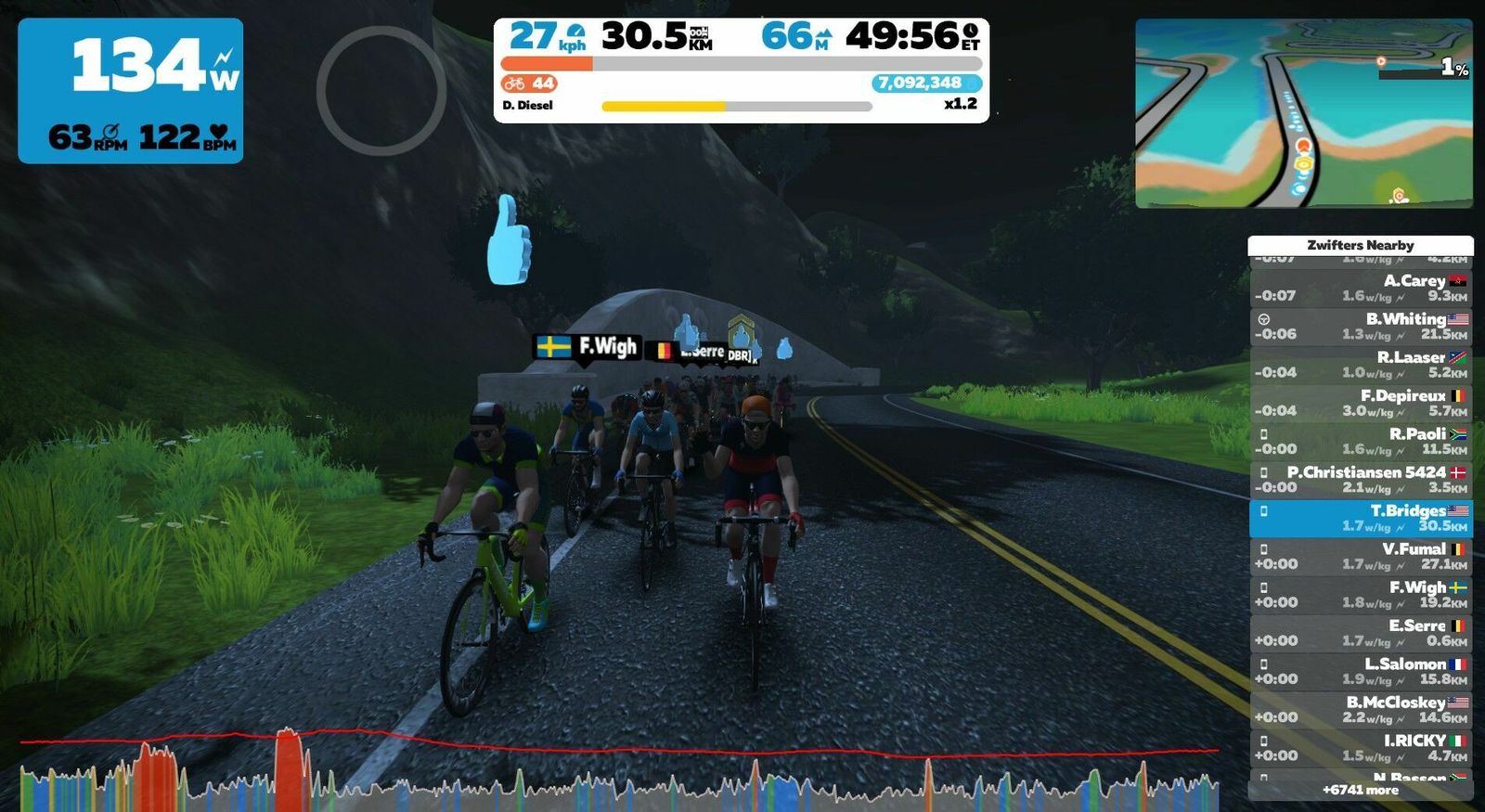The width and height of the screenshot is (1485, 812).
Task: View V.Fumal from the nearby riders list
Action: 1360,556
